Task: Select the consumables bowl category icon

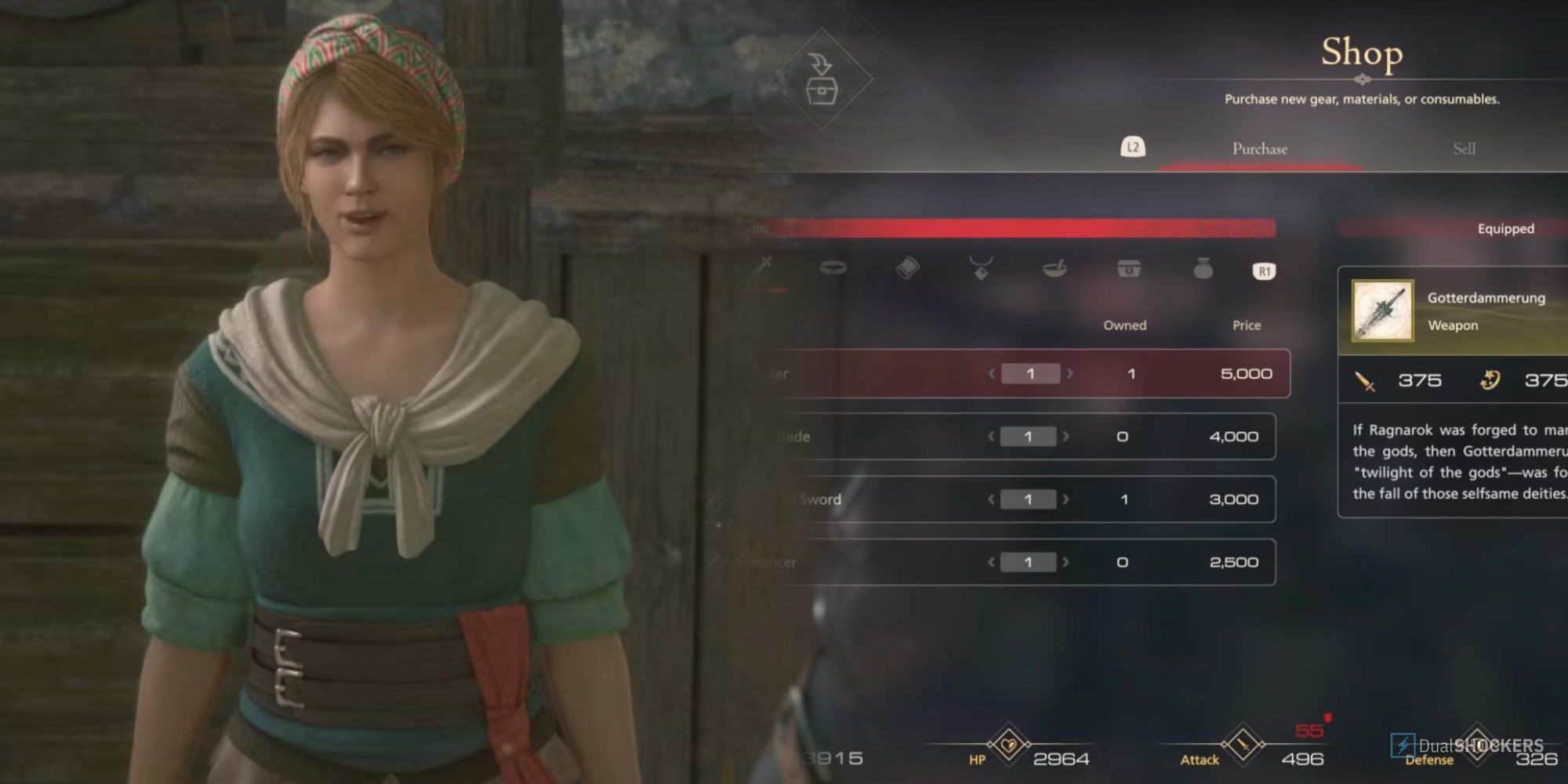Action: point(1054,269)
